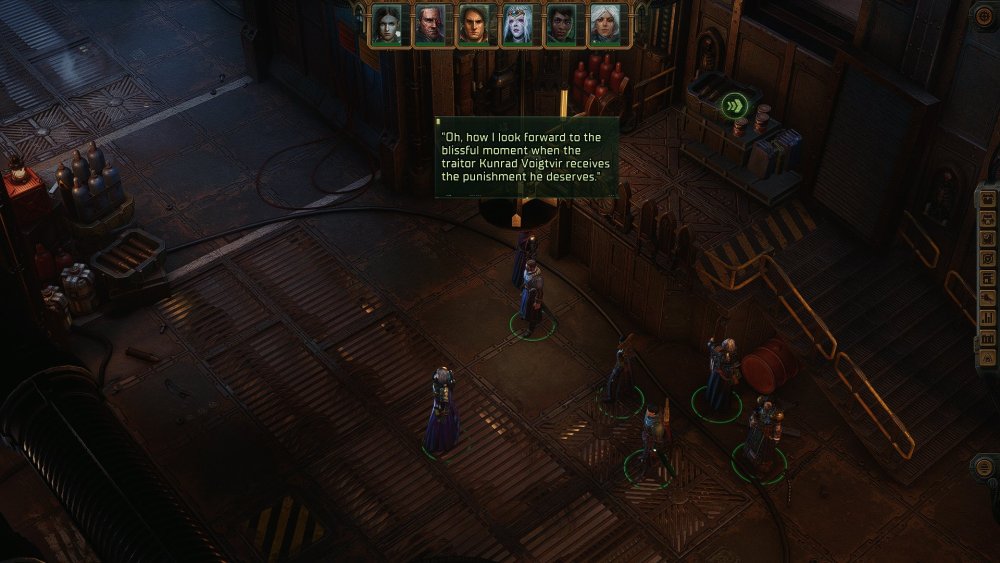The width and height of the screenshot is (1000, 563).
Task: Select the blue-skinned woman with jeweled headpiece
Action: click(x=517, y=25)
